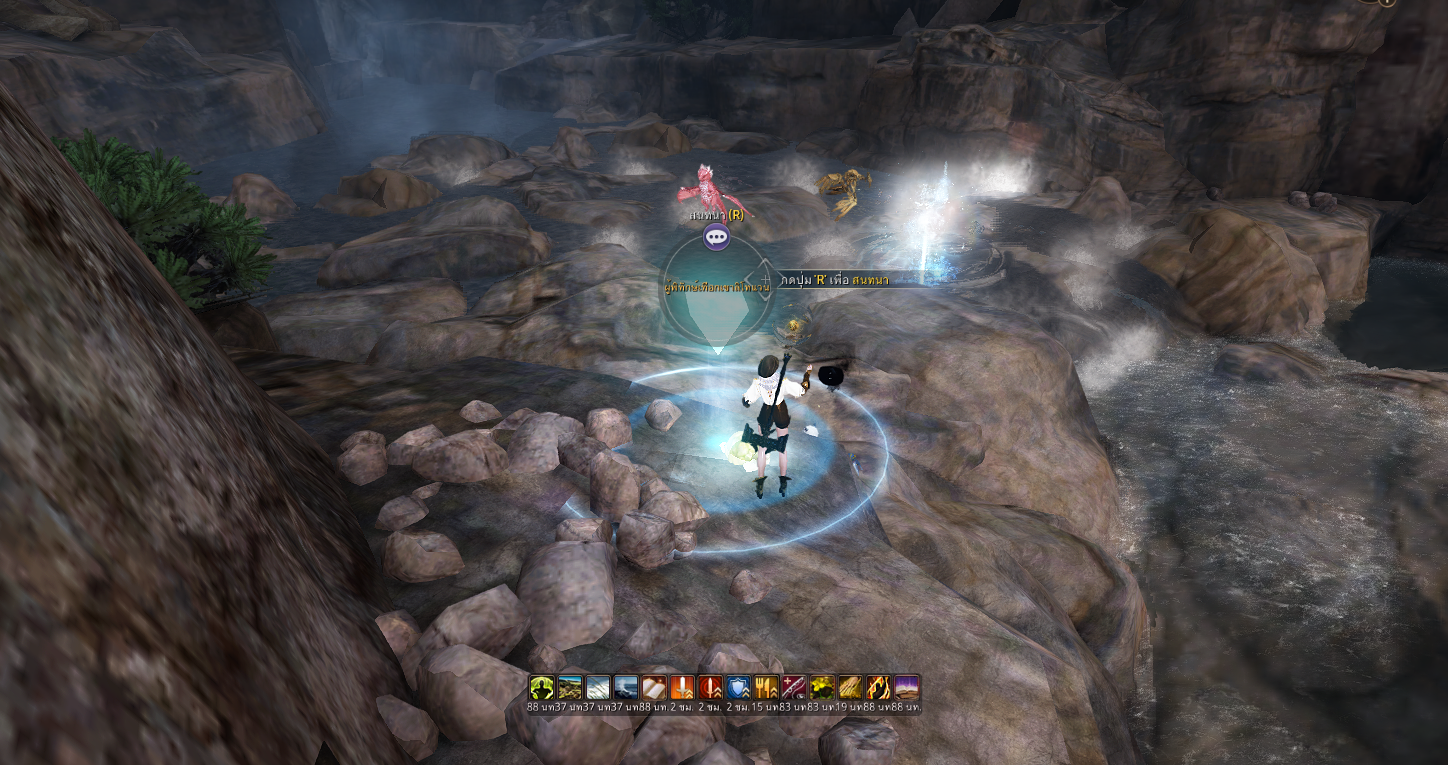Select the blue shield defense buff
Screen dimensions: 1448x765
pos(738,687)
